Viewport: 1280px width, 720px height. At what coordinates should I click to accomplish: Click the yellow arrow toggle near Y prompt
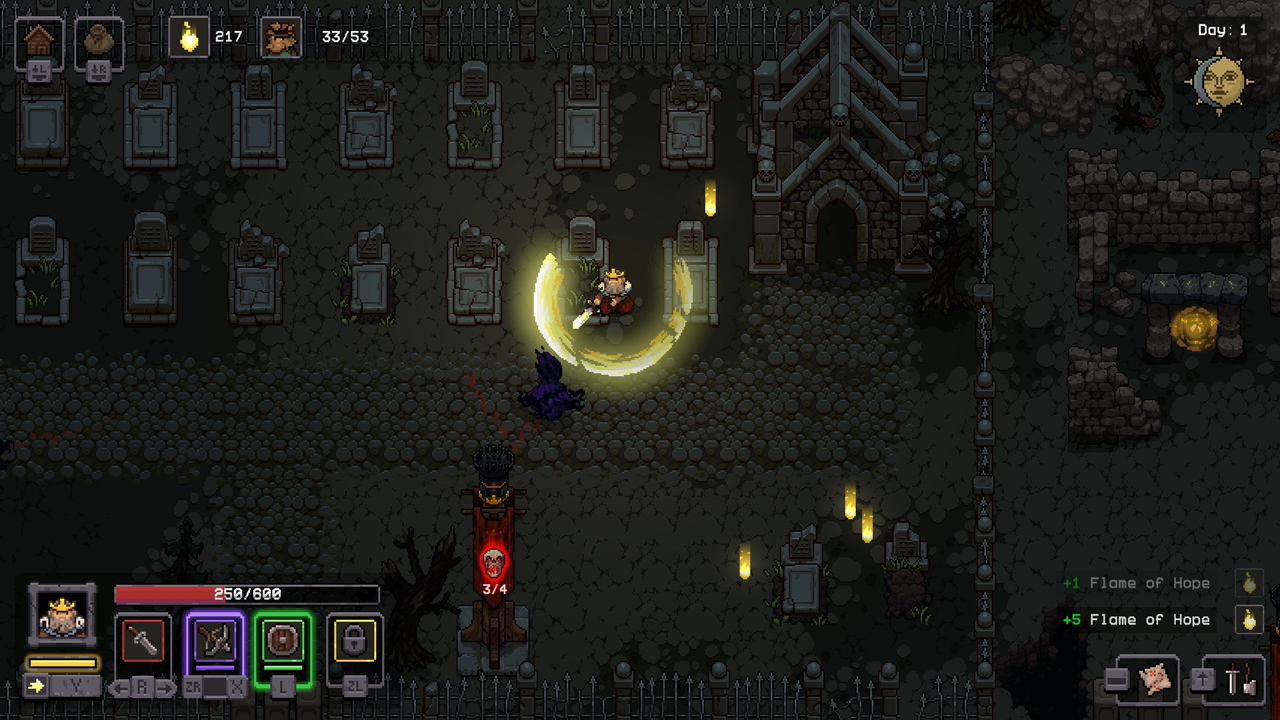pyautogui.click(x=35, y=686)
